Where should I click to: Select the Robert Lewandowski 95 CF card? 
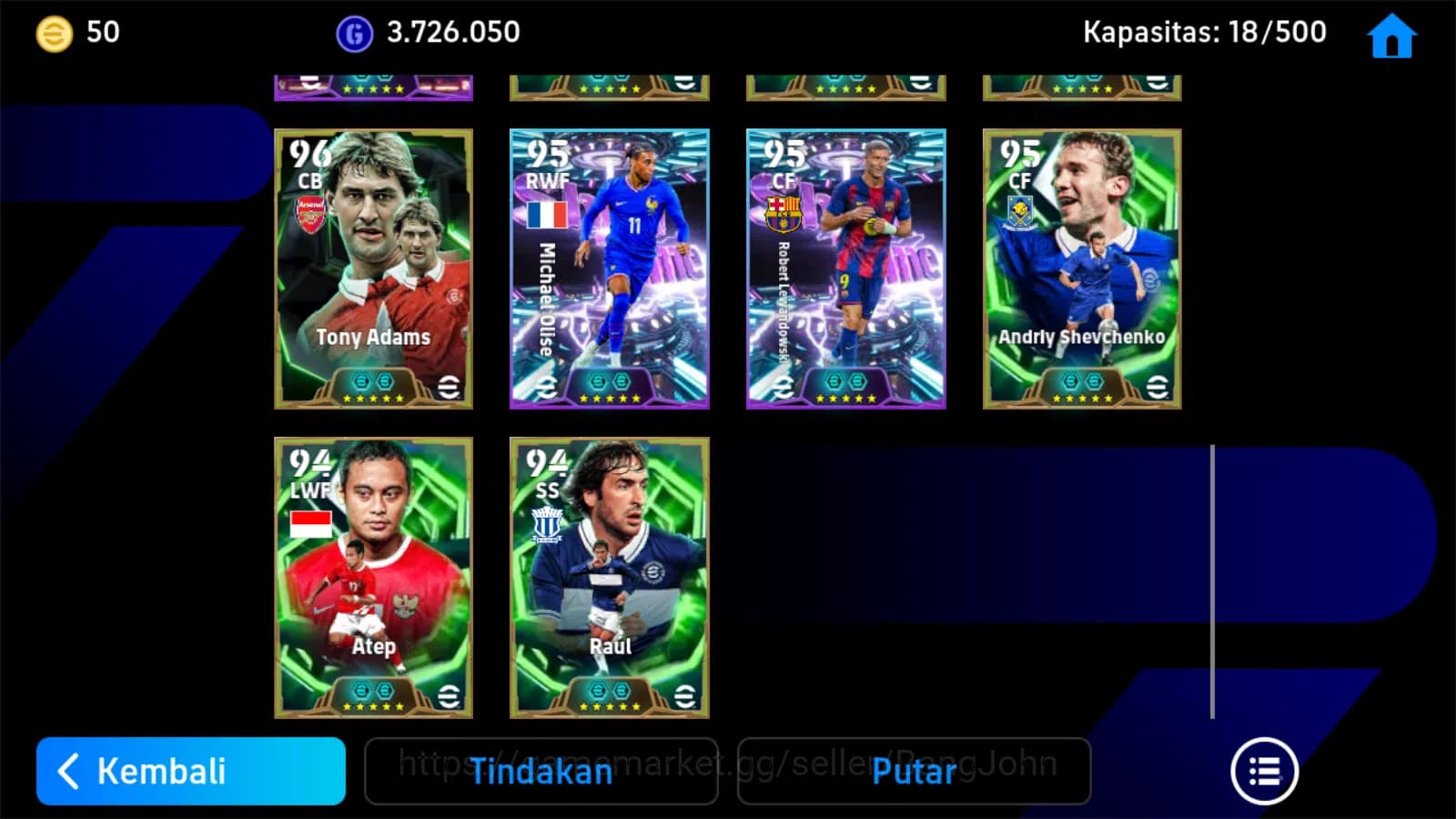tap(844, 268)
